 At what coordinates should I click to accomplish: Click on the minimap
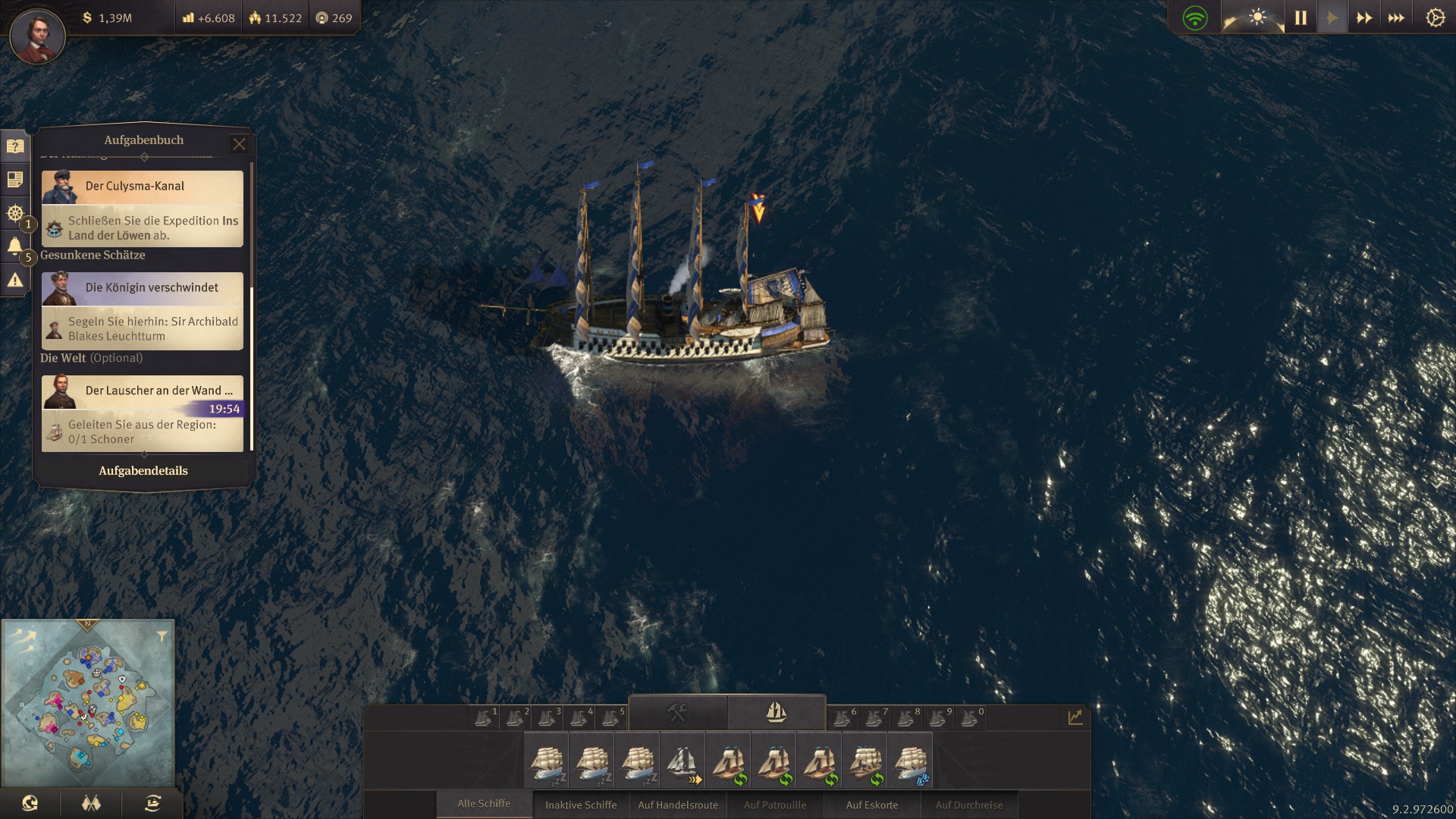pyautogui.click(x=88, y=703)
